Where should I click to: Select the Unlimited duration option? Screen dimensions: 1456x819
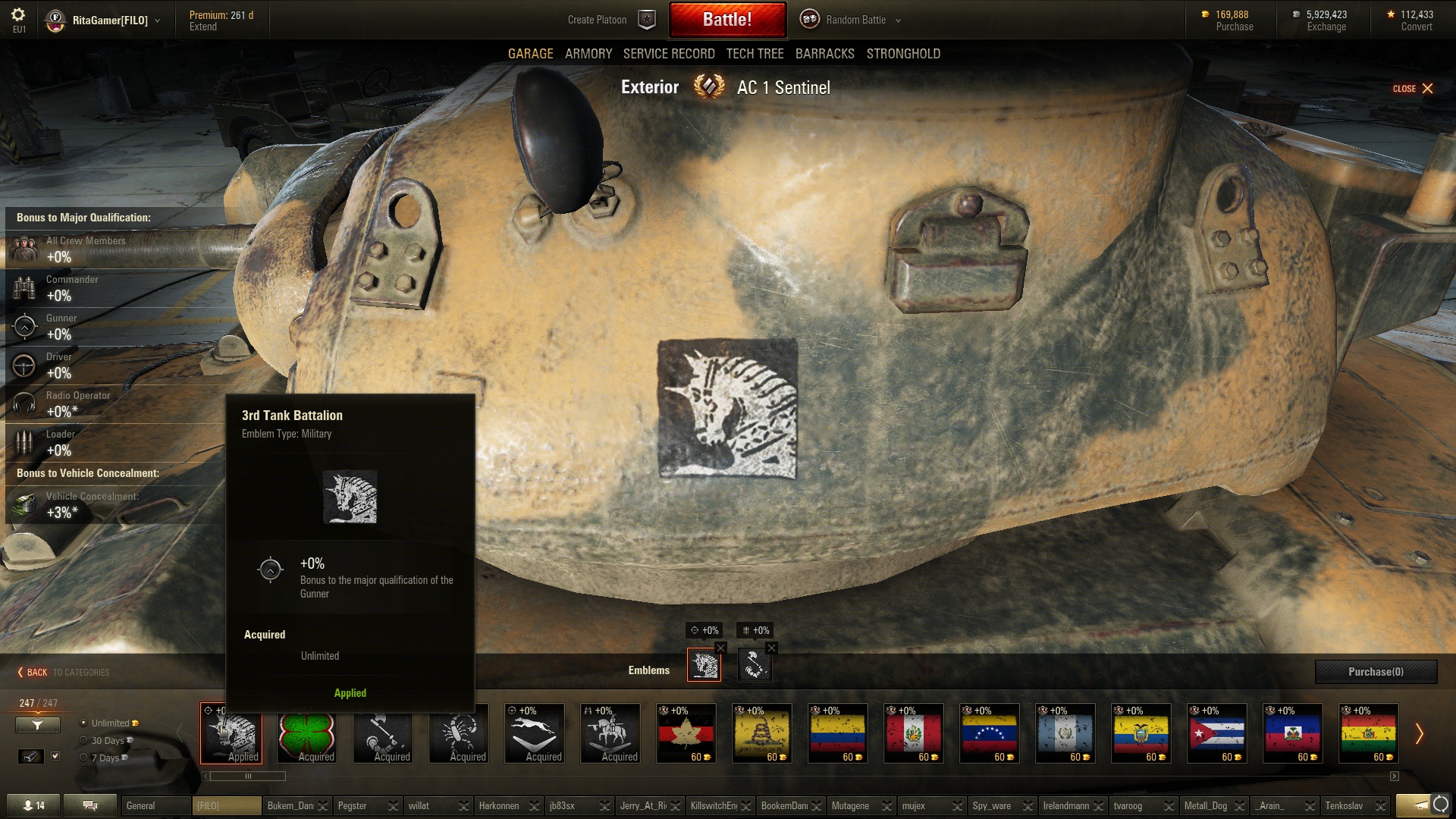[84, 723]
